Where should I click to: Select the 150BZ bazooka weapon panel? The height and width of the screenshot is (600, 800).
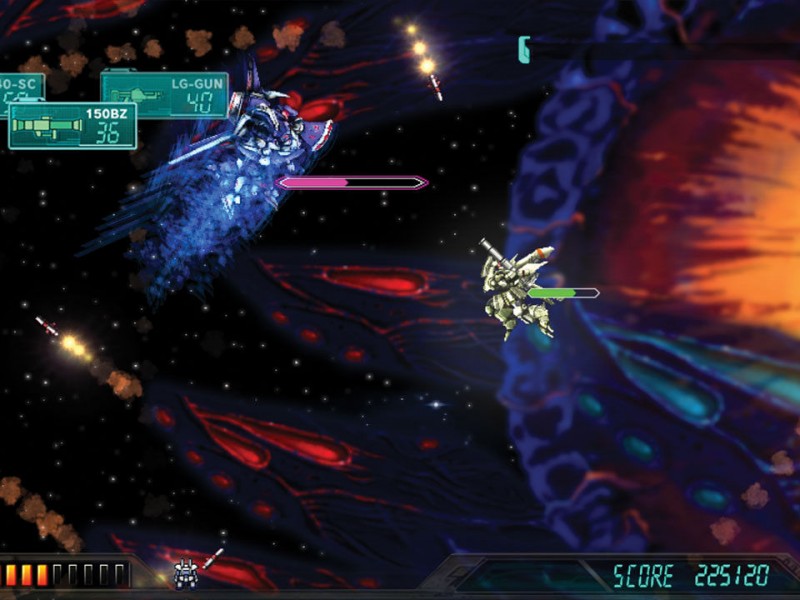[x=72, y=126]
